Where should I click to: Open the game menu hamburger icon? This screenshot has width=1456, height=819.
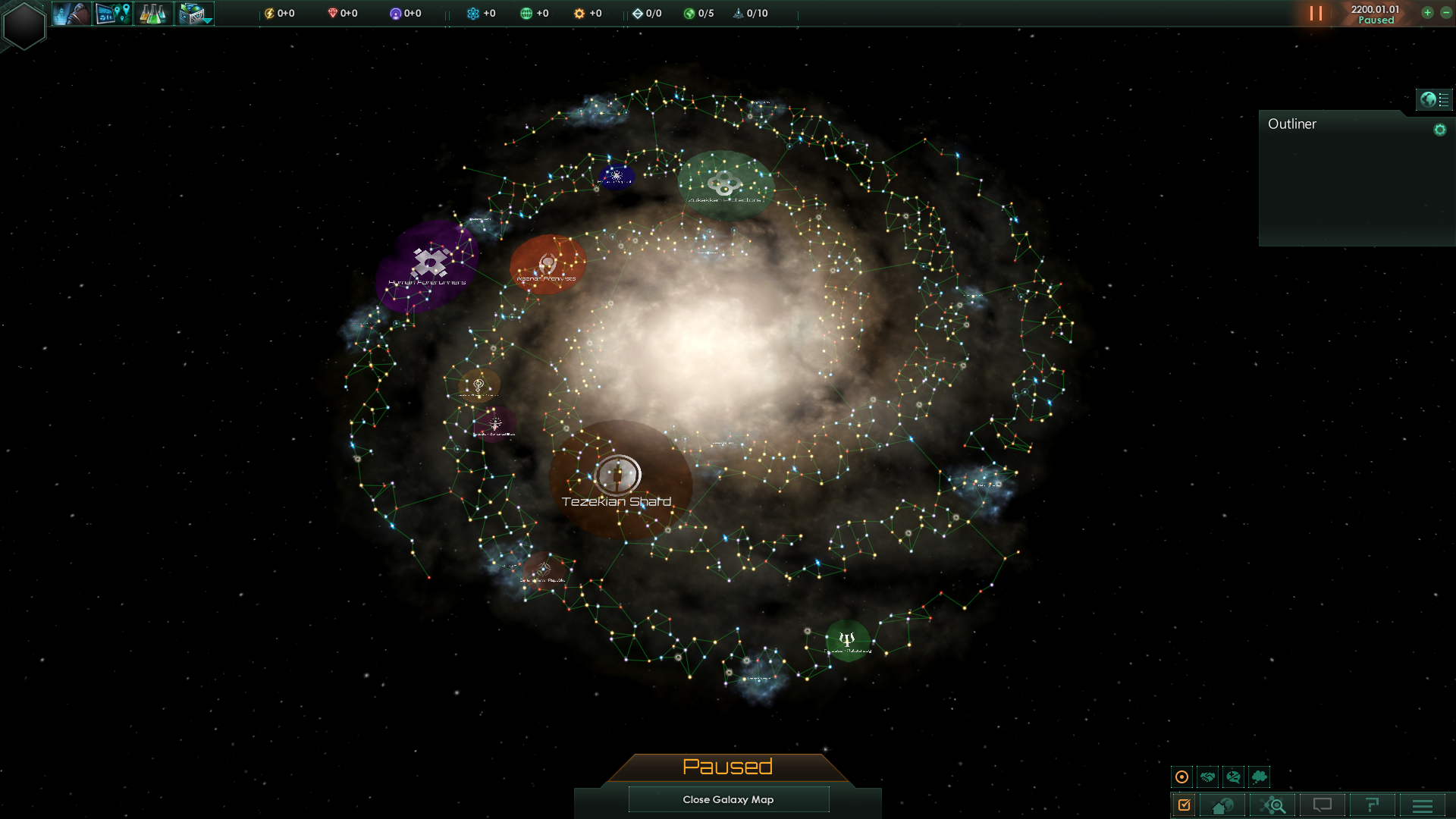point(1423,805)
